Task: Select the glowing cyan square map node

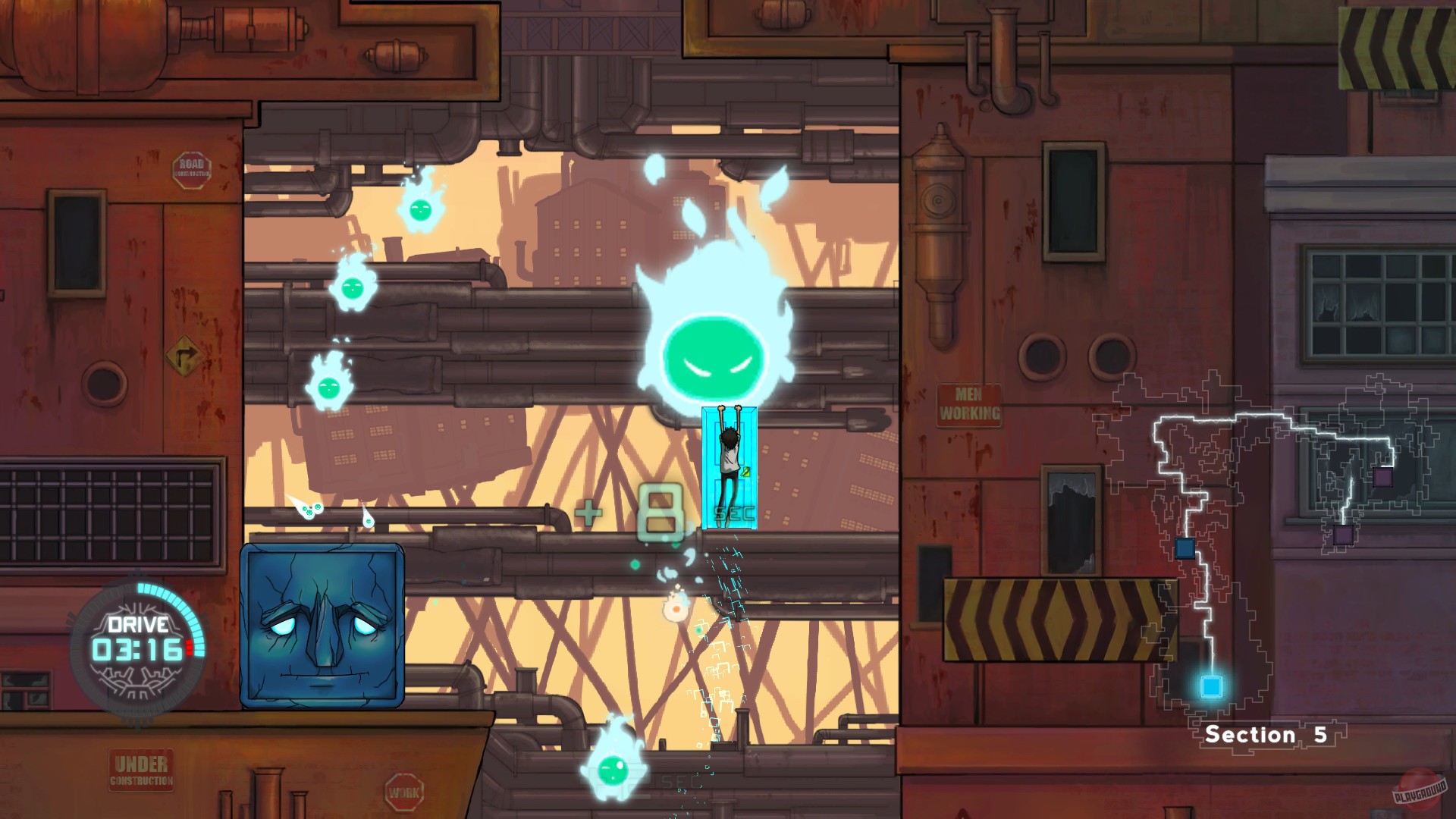Action: [x=1213, y=686]
